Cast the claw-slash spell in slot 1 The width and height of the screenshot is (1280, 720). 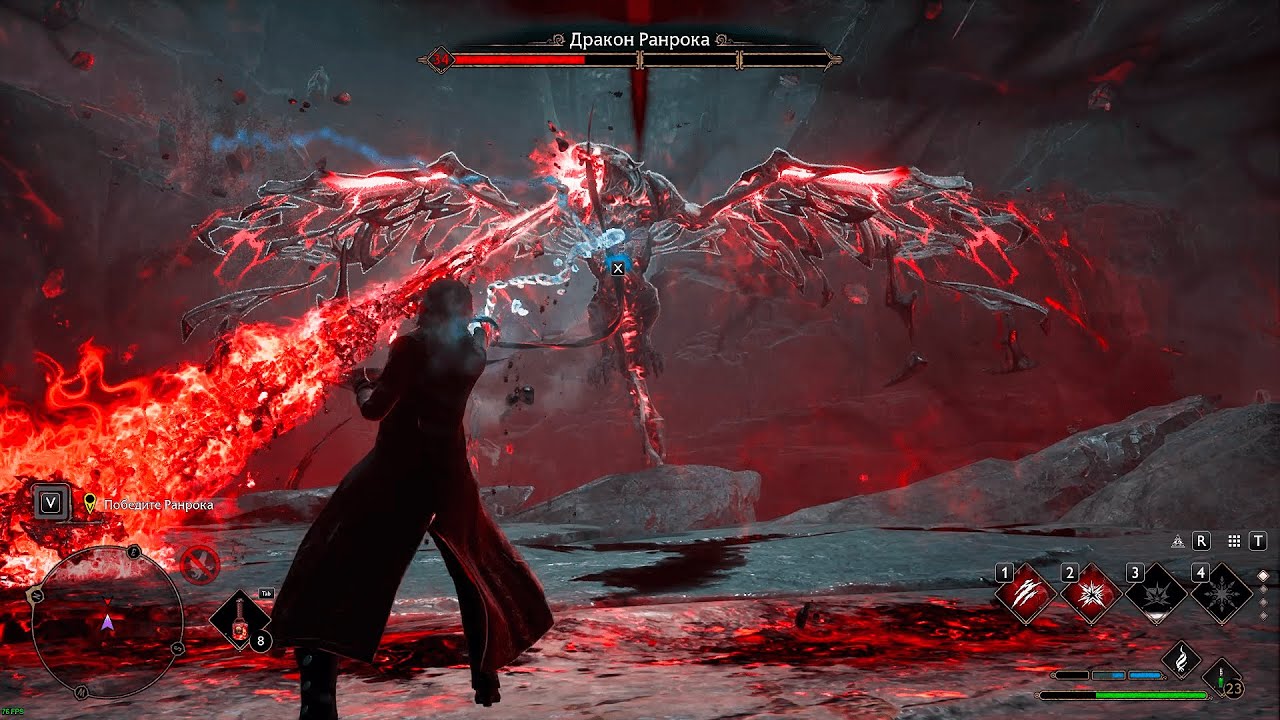coord(1026,595)
